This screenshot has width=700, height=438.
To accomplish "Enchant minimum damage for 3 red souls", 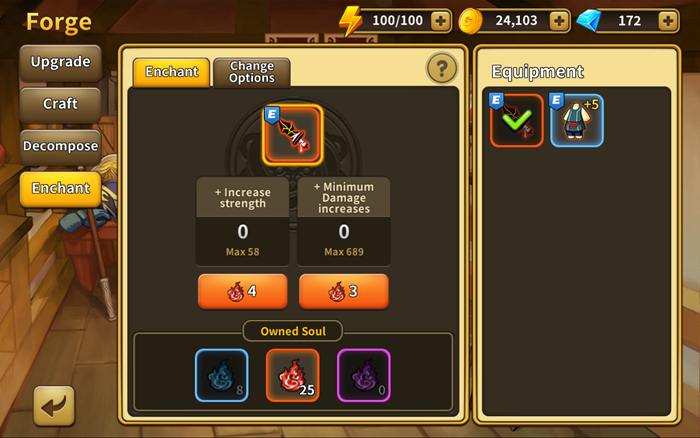I will pyautogui.click(x=343, y=292).
